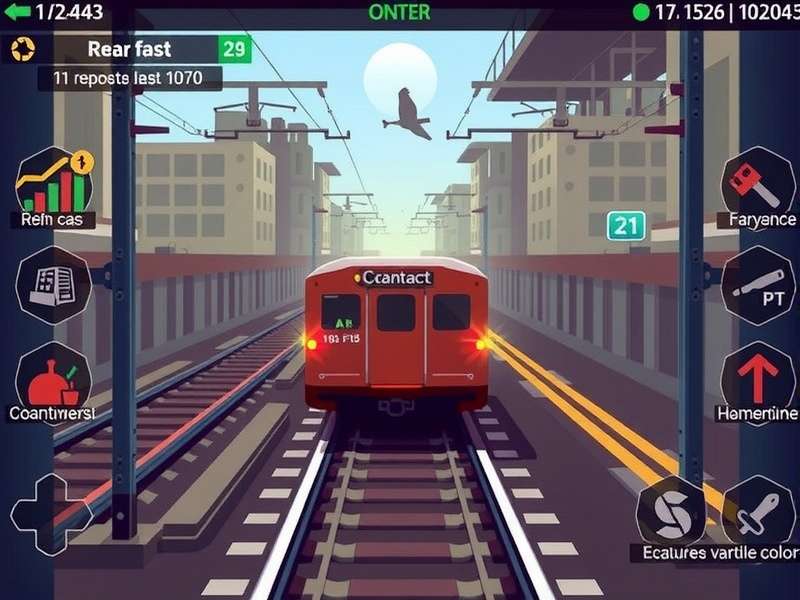Click the green 29 counter badge
Screen dimensions: 800x600
point(235,49)
